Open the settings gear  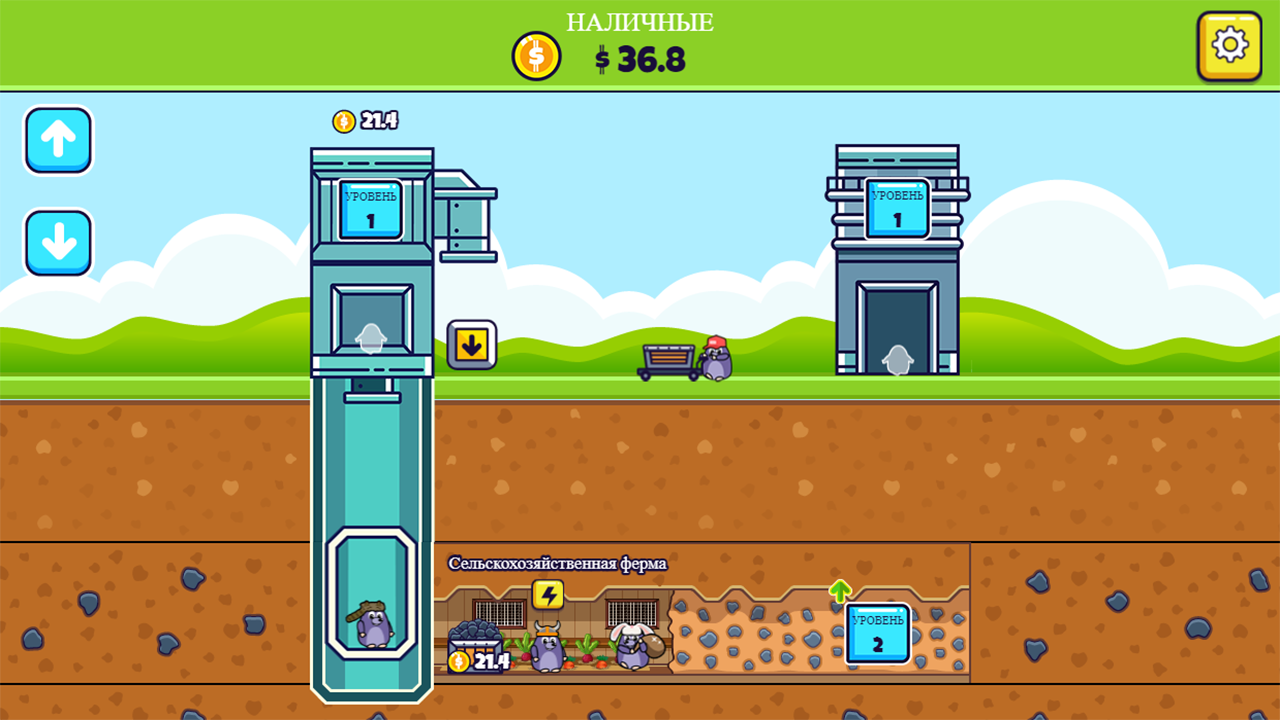pos(1227,44)
